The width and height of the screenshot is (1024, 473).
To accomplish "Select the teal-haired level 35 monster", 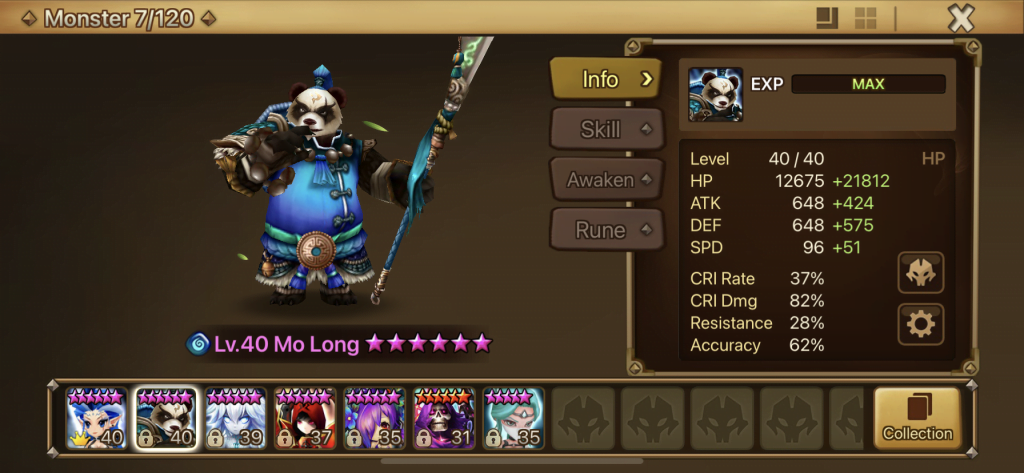I will 513,417.
